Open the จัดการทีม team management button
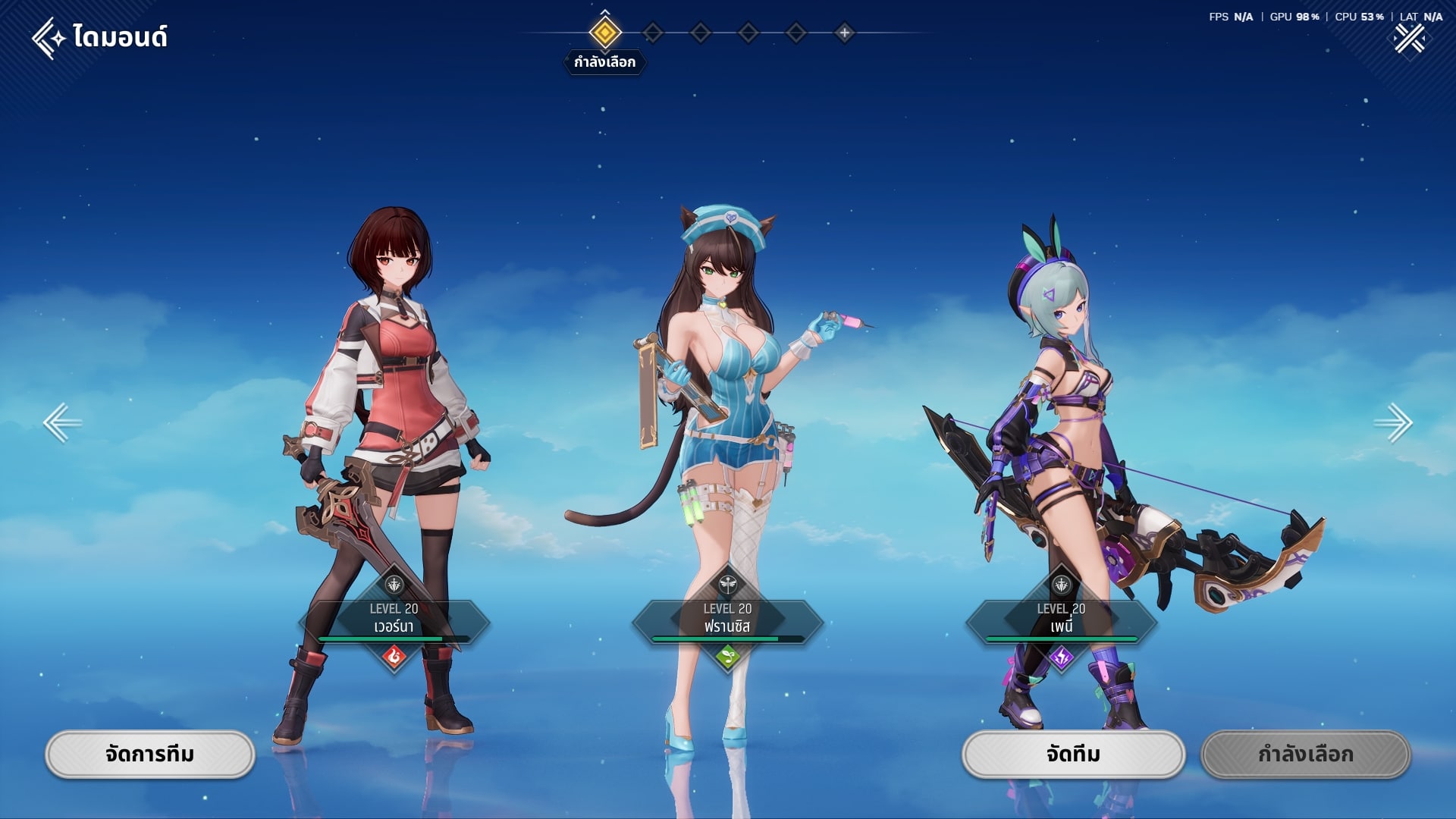 150,755
